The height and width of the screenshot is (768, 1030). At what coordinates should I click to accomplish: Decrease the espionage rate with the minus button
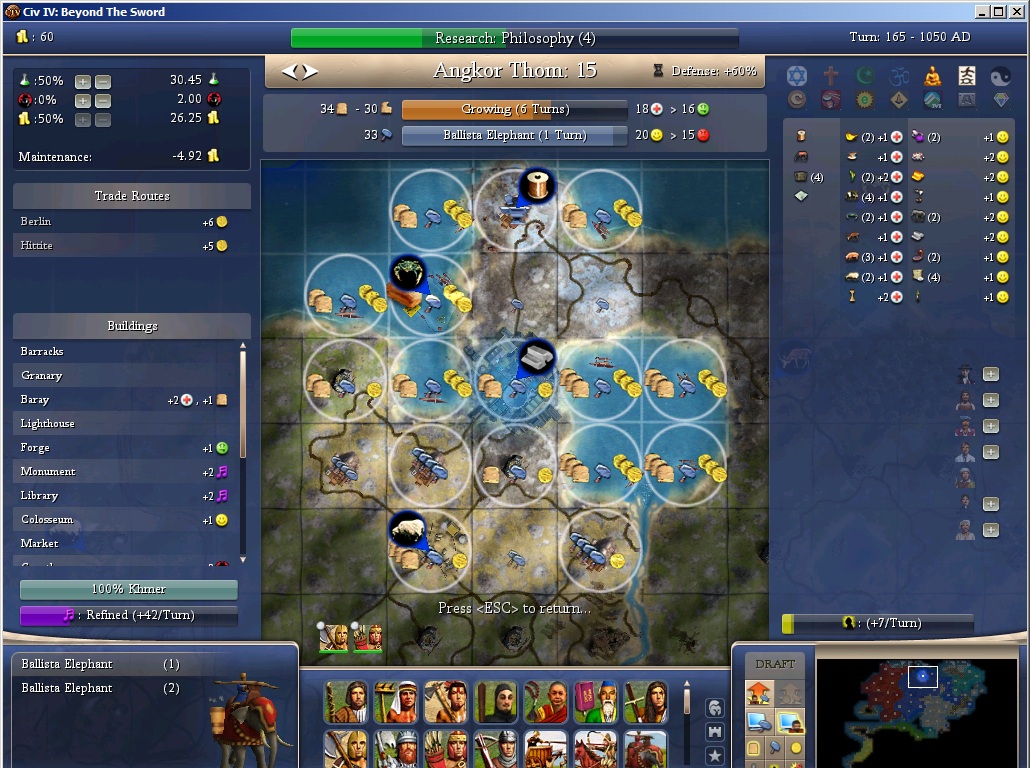[x=103, y=100]
